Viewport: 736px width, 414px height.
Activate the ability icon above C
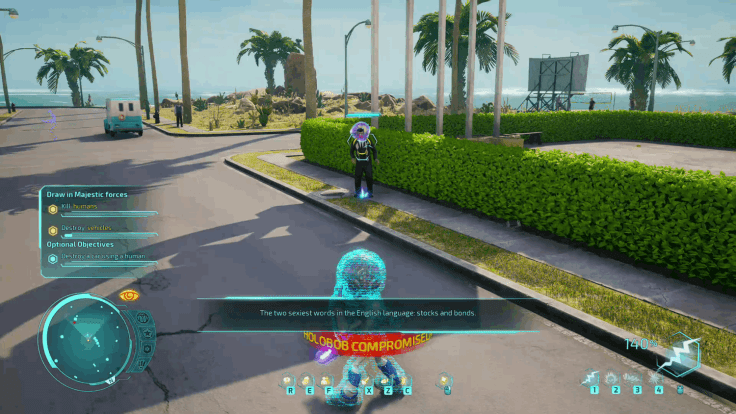(x=403, y=380)
